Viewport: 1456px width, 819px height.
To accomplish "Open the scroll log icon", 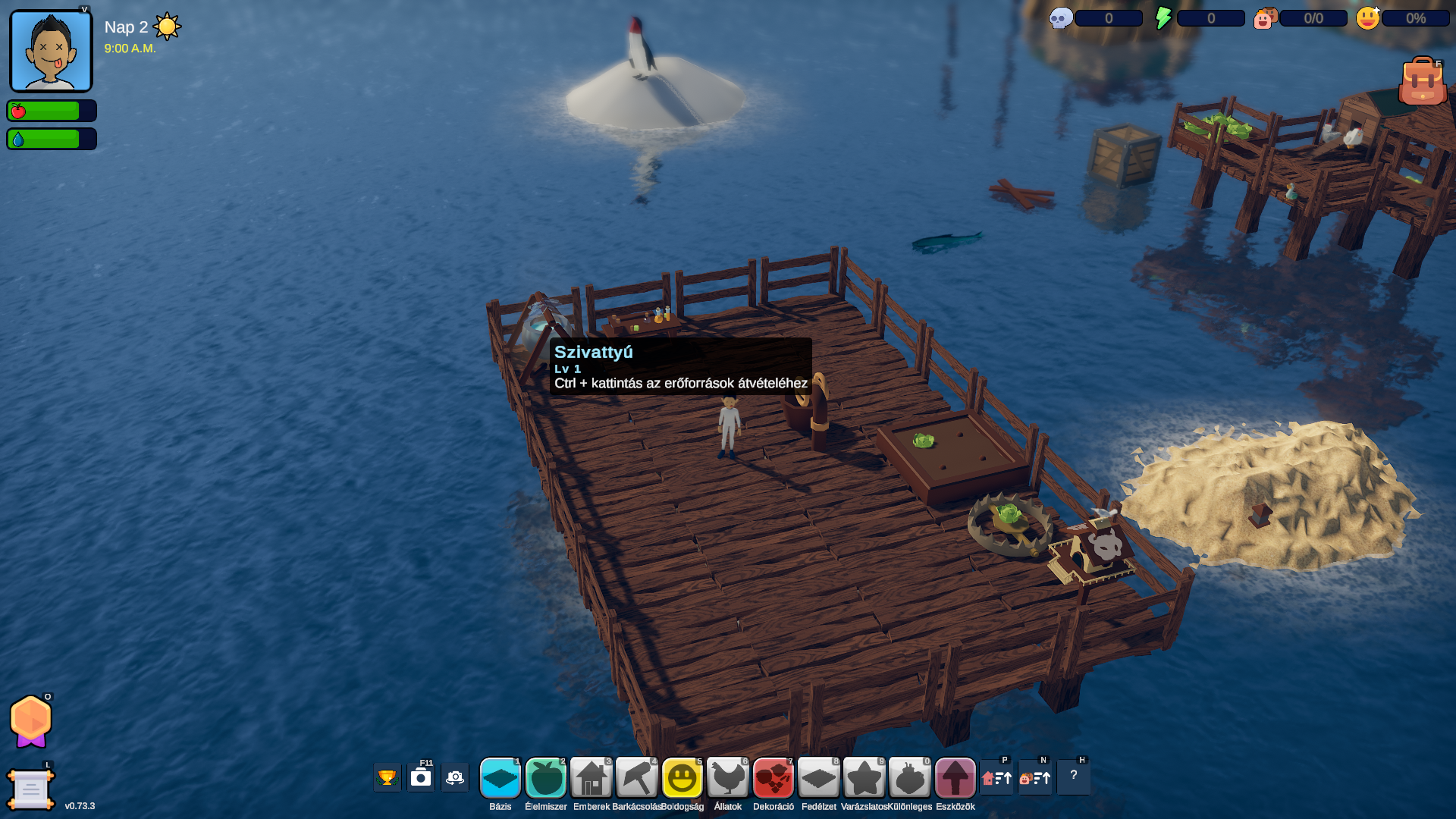I will (30, 789).
